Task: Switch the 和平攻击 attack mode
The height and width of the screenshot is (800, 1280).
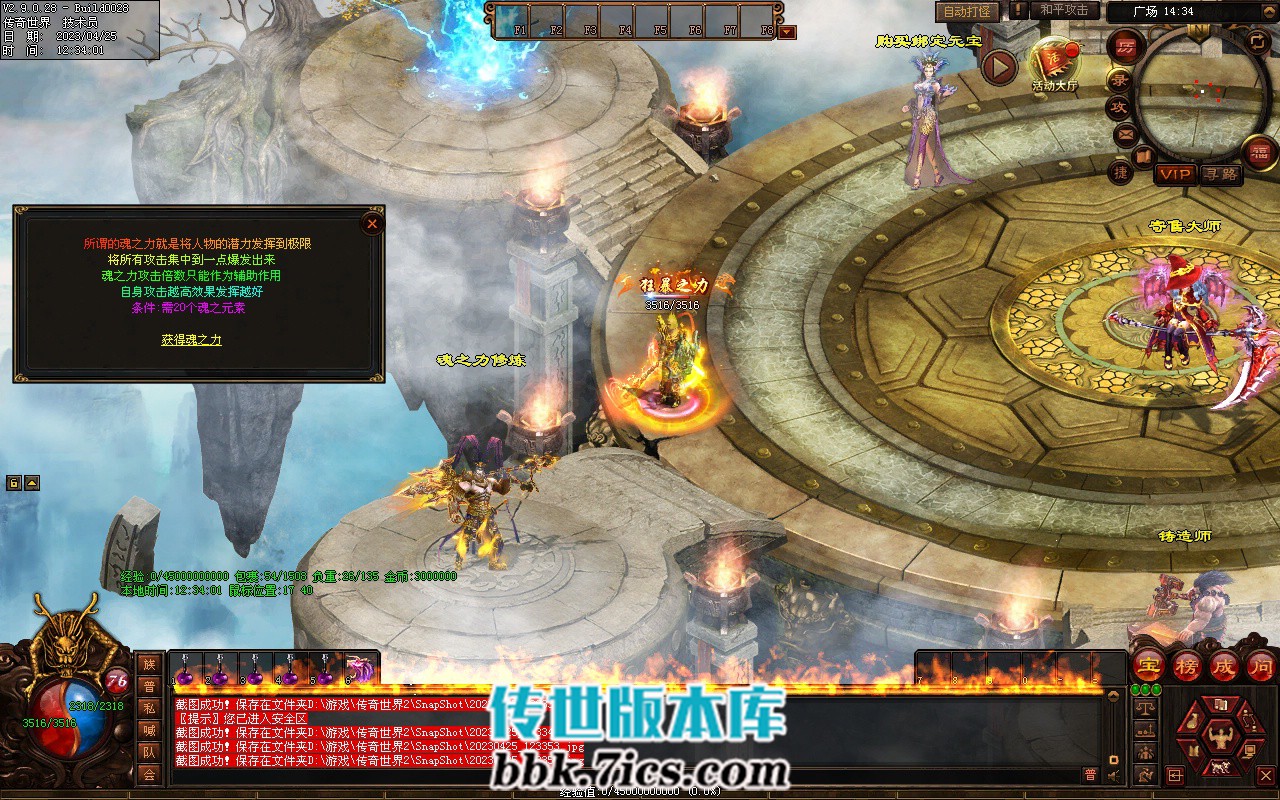Action: [x=1064, y=10]
